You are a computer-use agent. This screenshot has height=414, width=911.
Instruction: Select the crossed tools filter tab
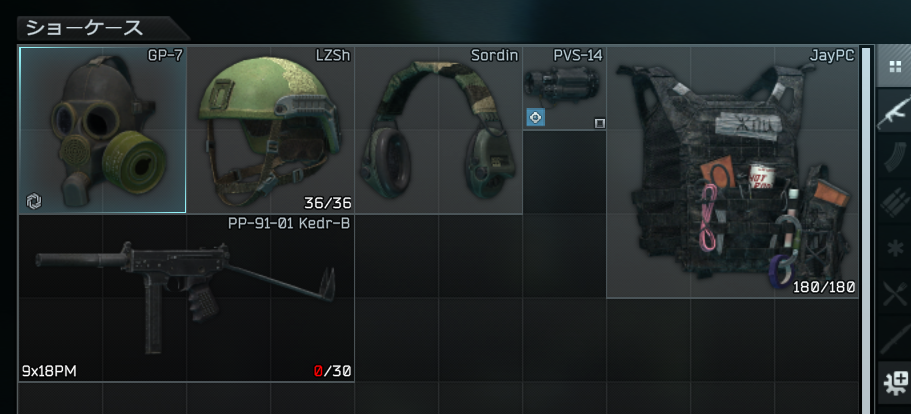click(893, 292)
